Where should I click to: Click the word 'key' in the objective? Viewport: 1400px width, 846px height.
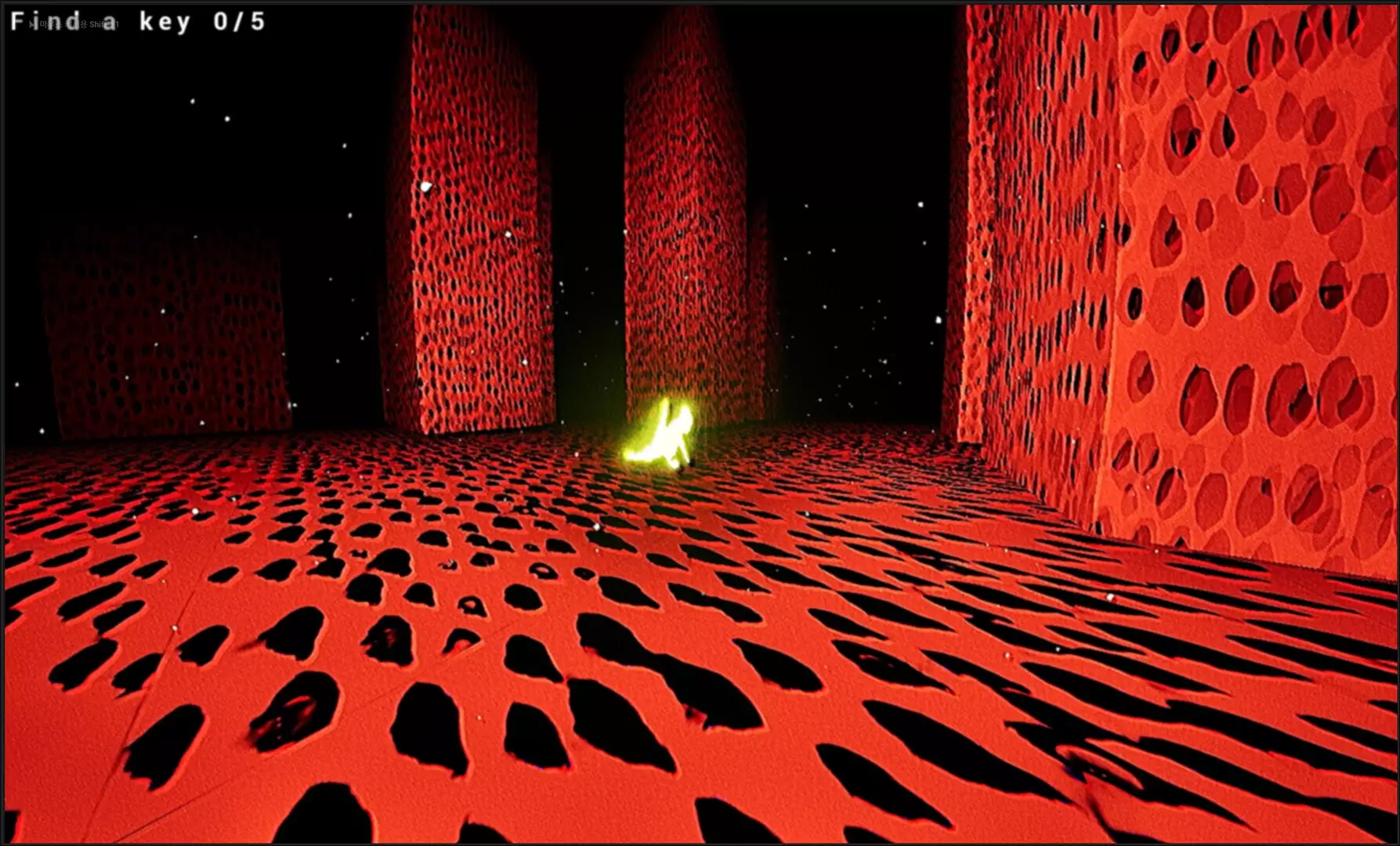click(165, 23)
